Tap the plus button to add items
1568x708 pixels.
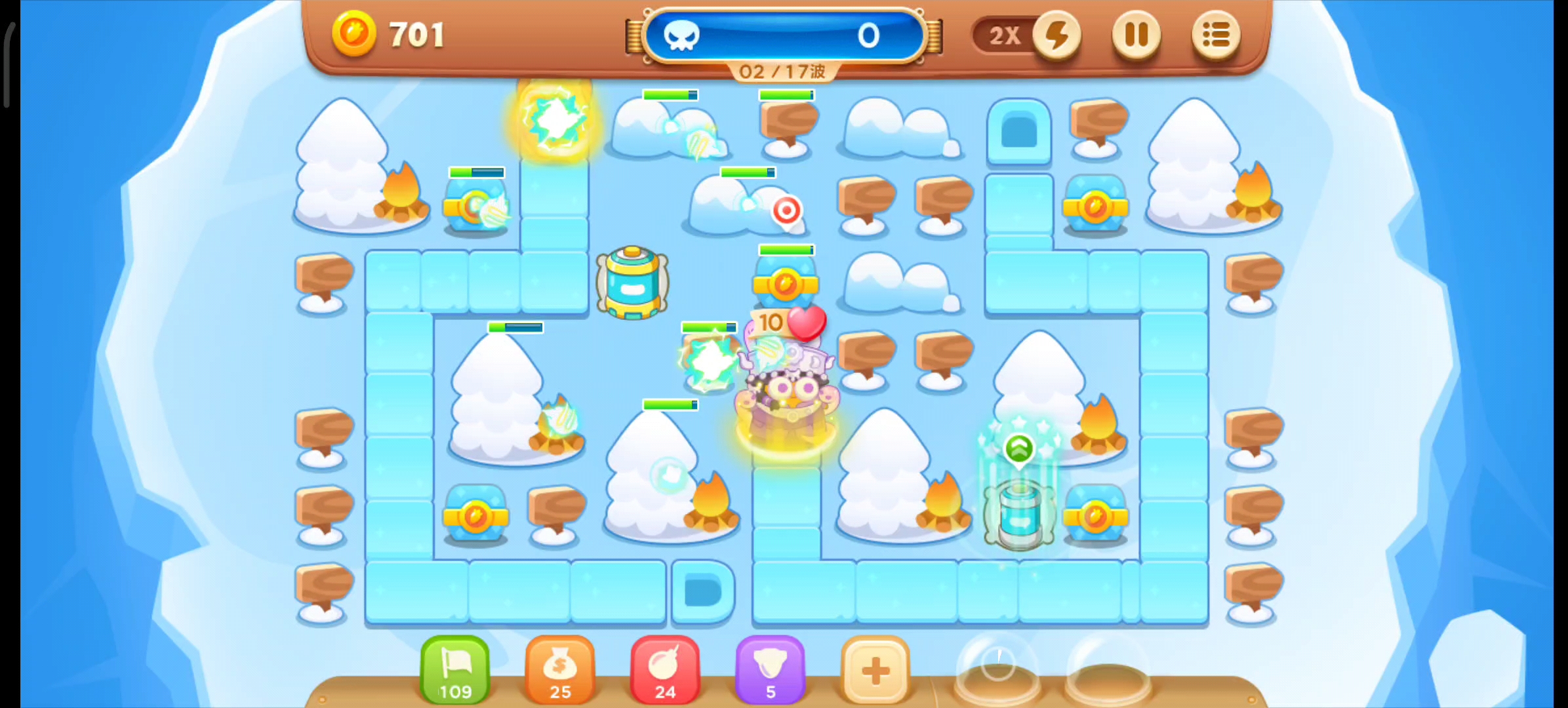tap(875, 670)
